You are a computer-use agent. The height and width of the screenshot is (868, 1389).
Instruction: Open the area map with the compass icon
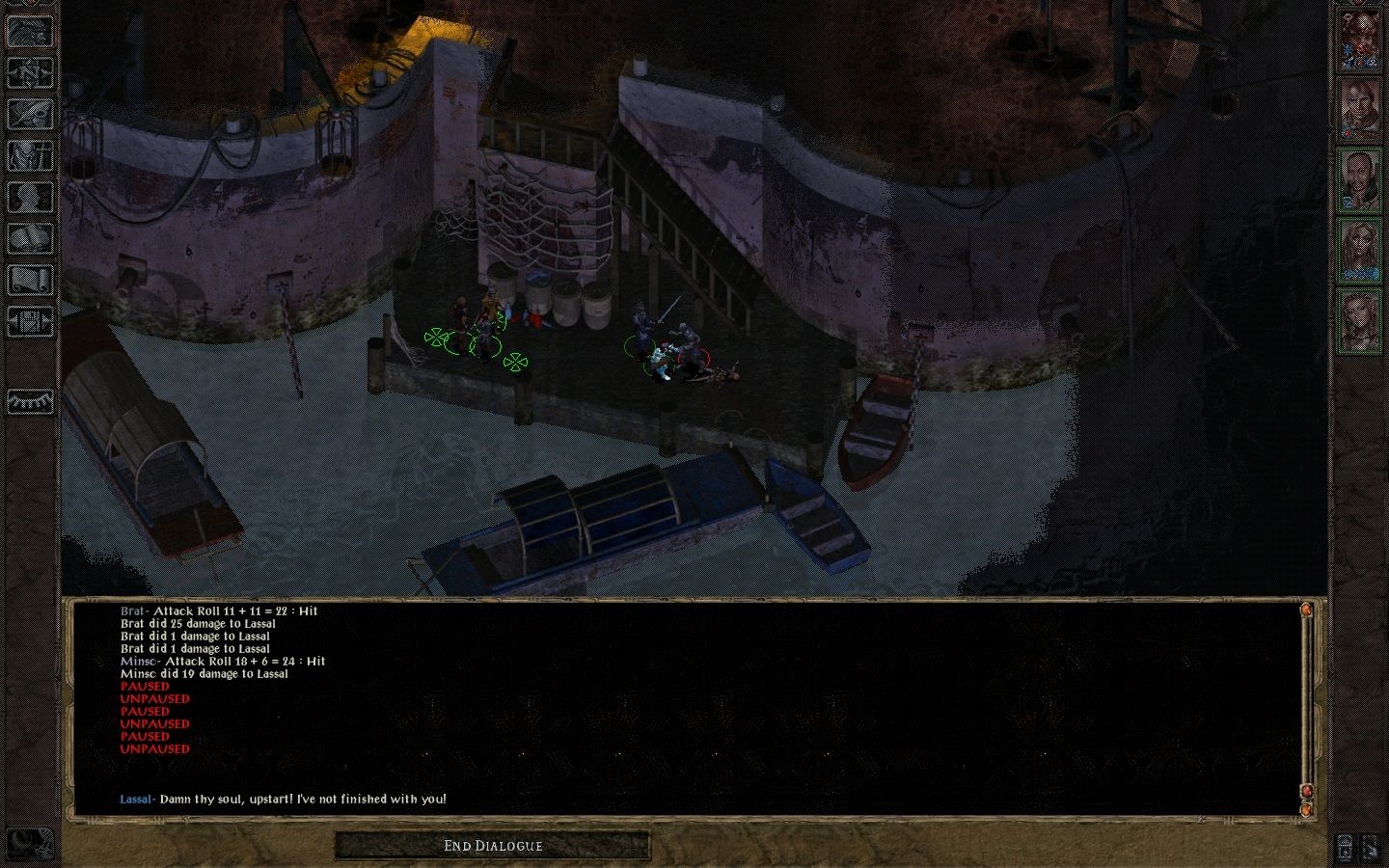(x=30, y=72)
